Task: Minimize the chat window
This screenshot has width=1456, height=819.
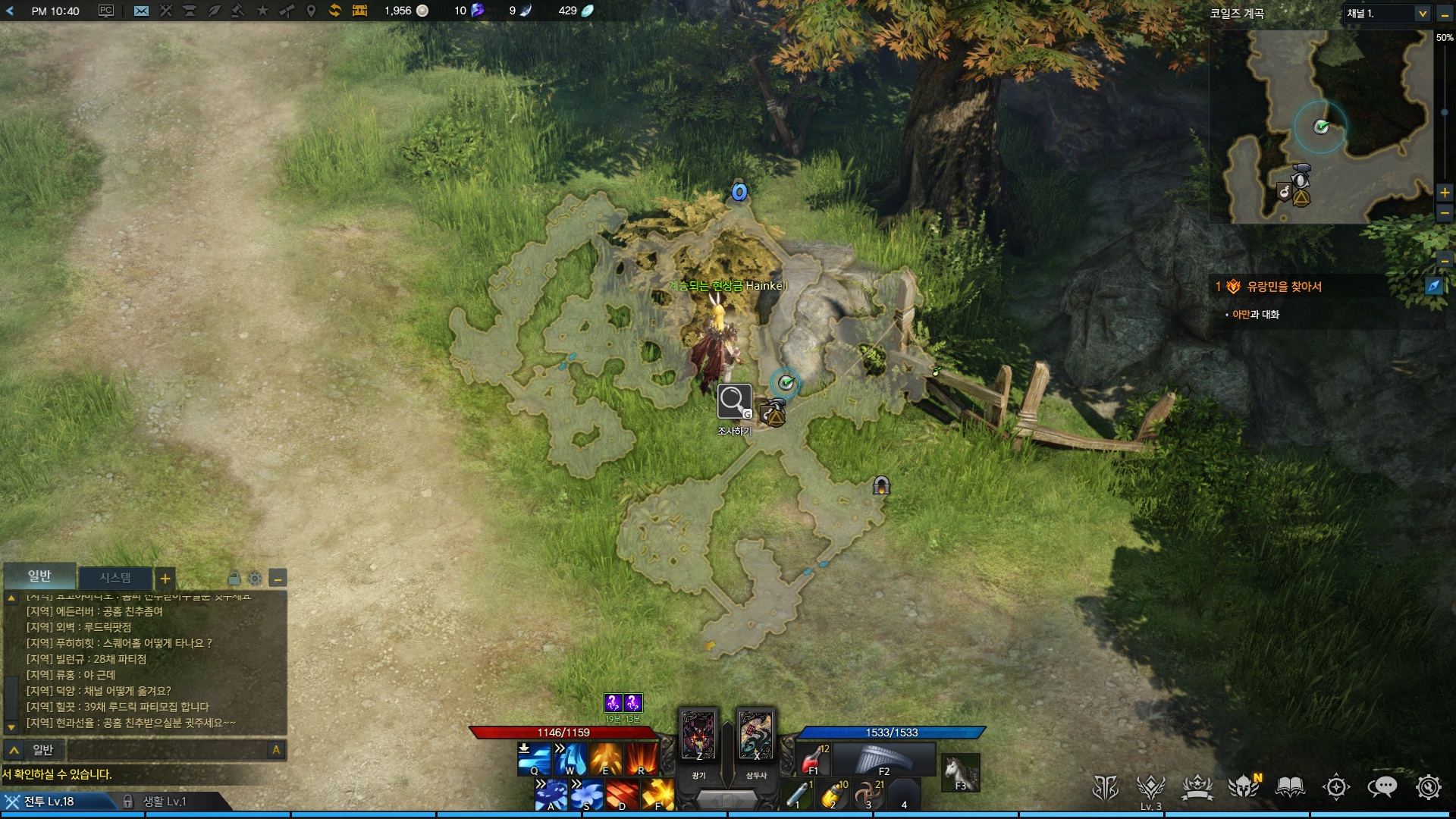Action: pos(278,579)
